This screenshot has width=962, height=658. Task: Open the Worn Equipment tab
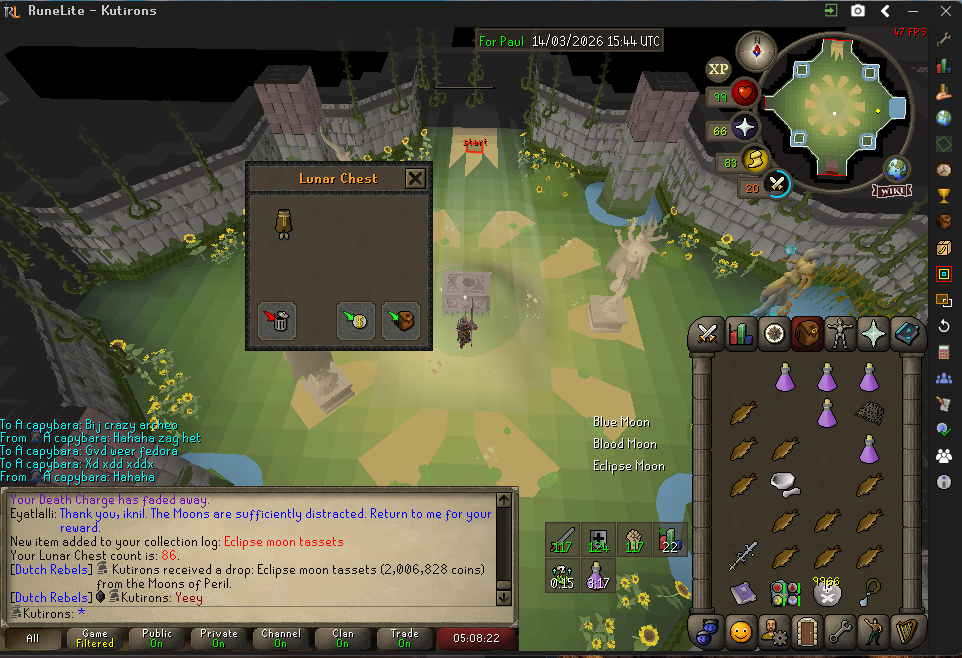click(841, 333)
